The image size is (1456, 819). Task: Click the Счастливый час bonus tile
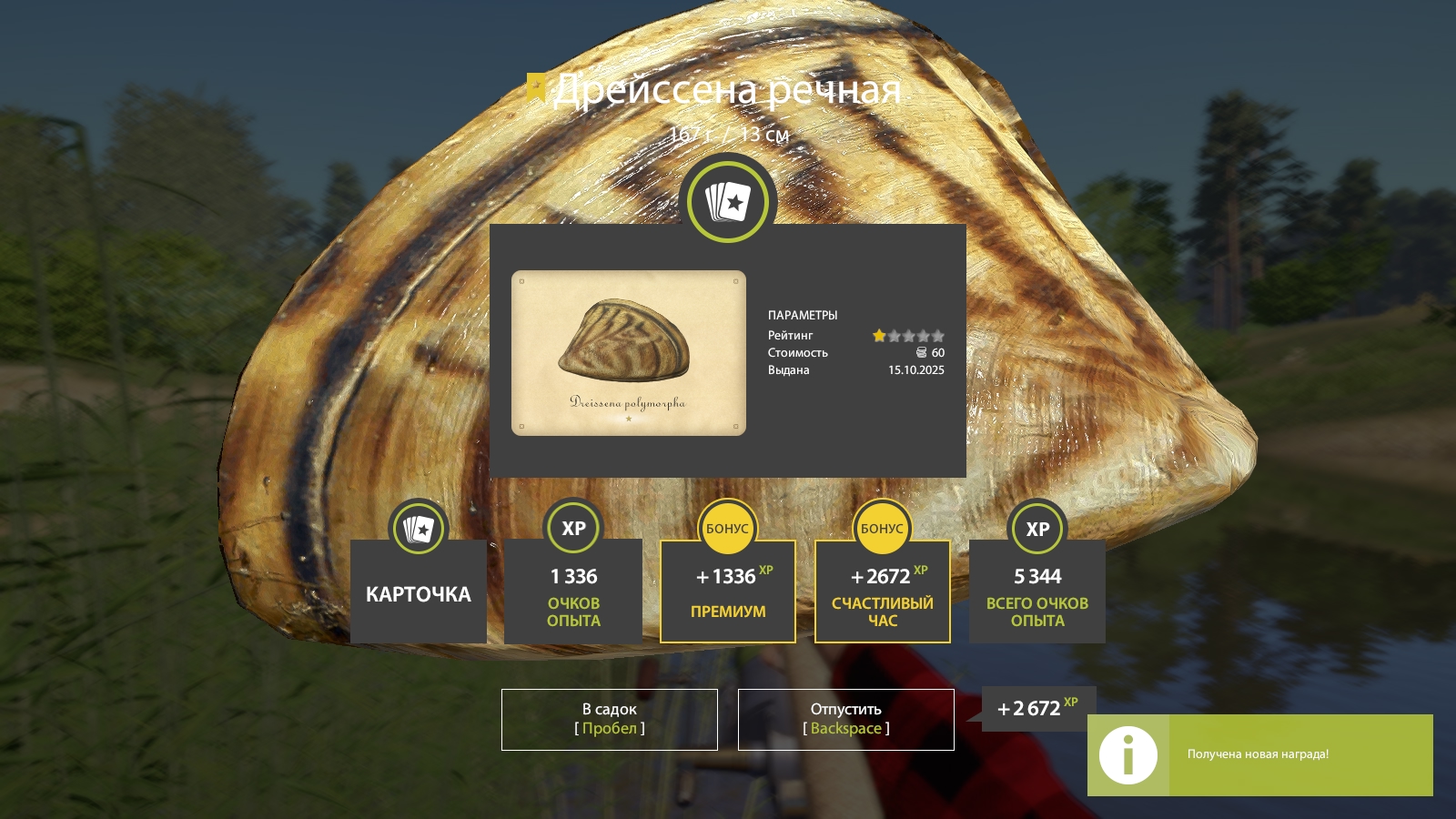pyautogui.click(x=882, y=591)
